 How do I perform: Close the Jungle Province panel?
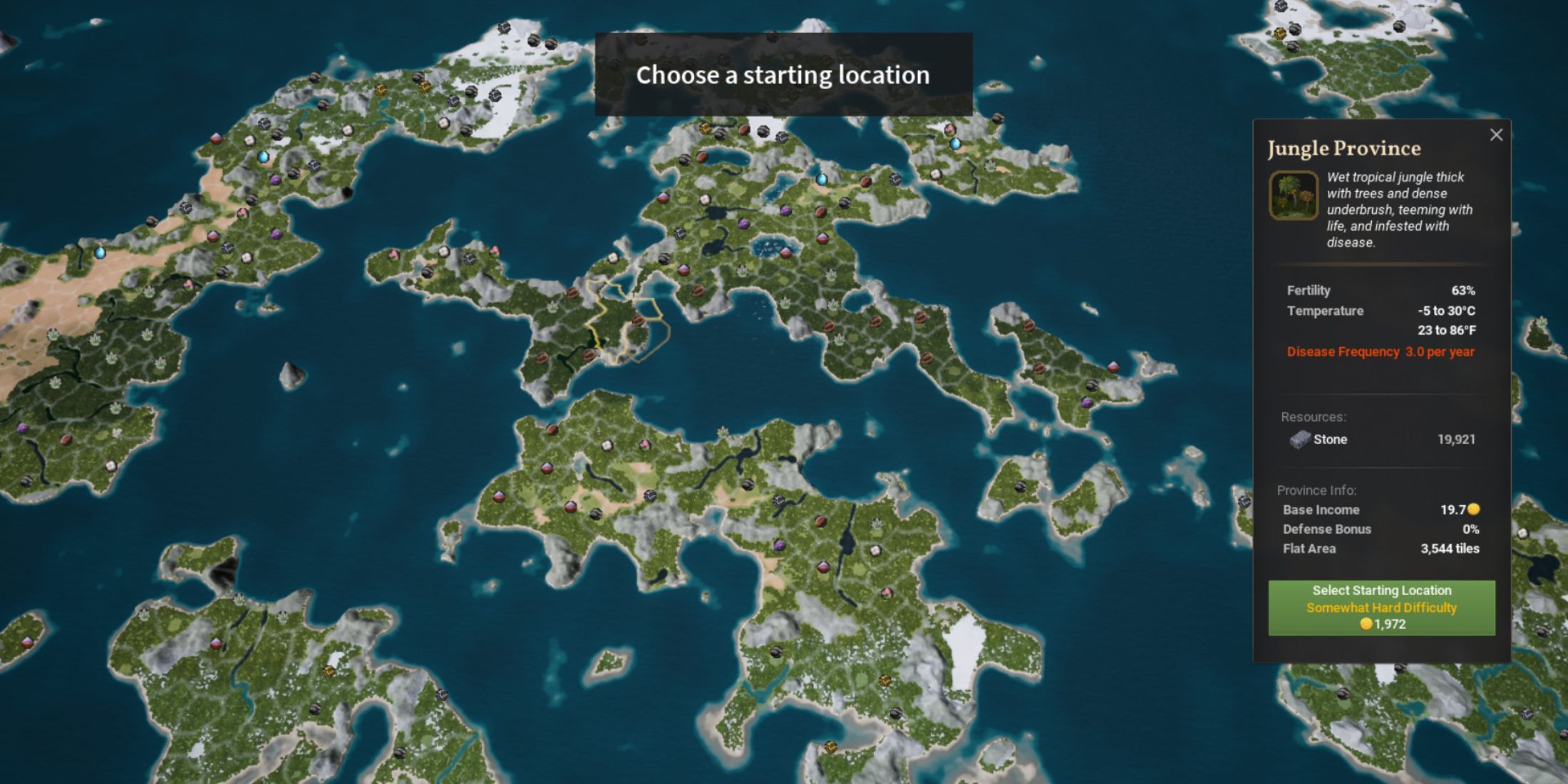1497,135
